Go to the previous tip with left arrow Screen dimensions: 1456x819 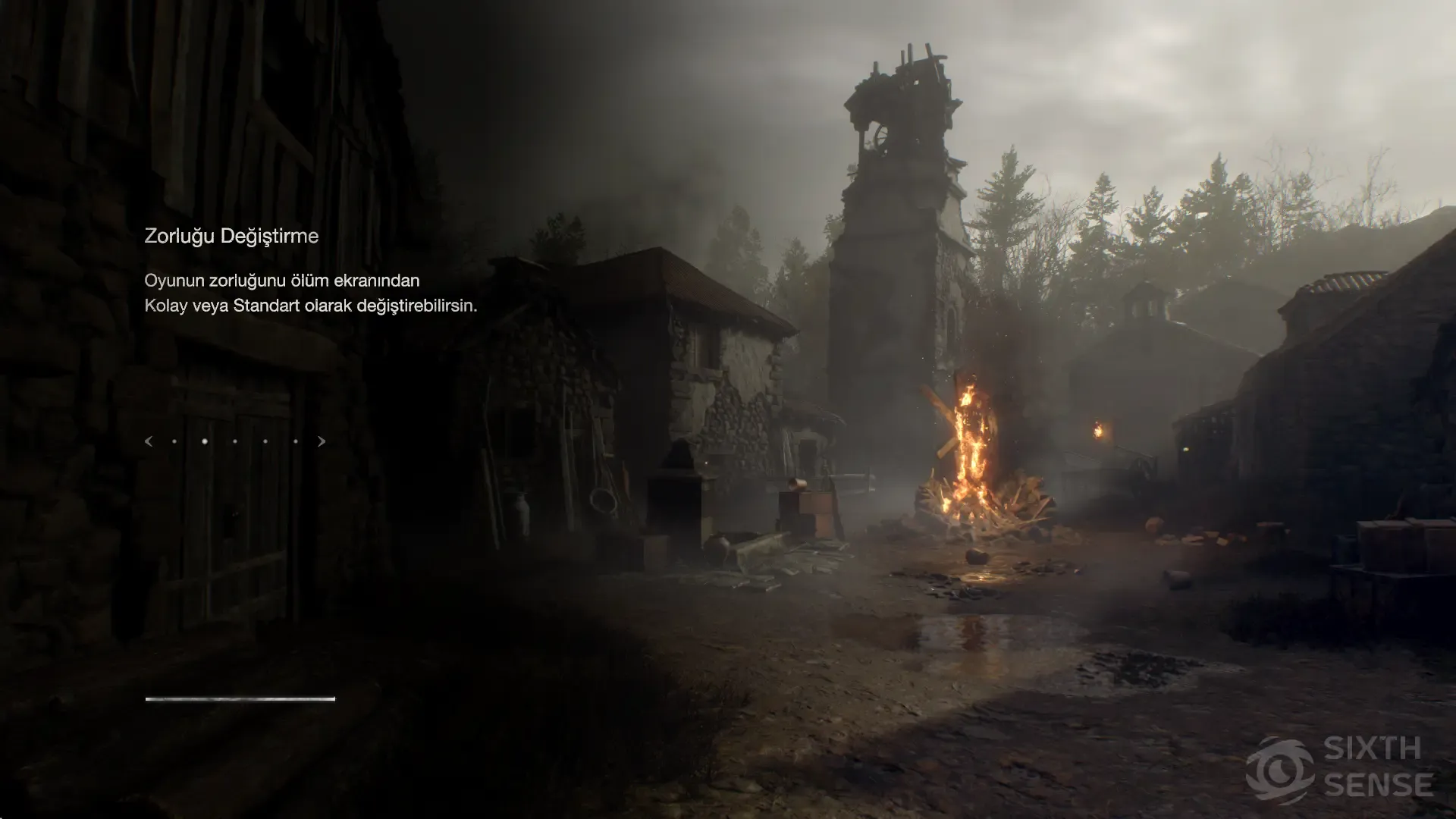click(x=149, y=441)
